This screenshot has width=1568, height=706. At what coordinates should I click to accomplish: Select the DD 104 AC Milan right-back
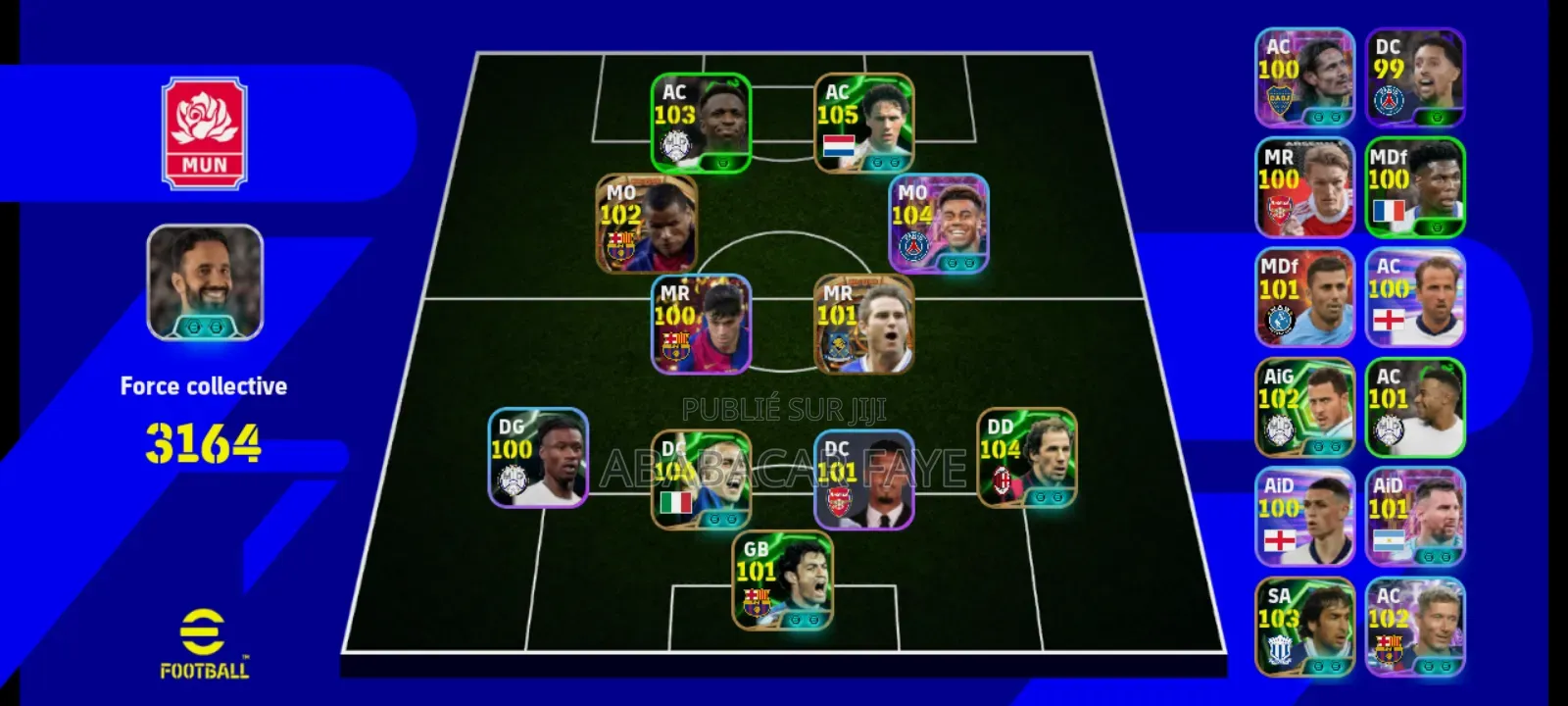point(1026,458)
